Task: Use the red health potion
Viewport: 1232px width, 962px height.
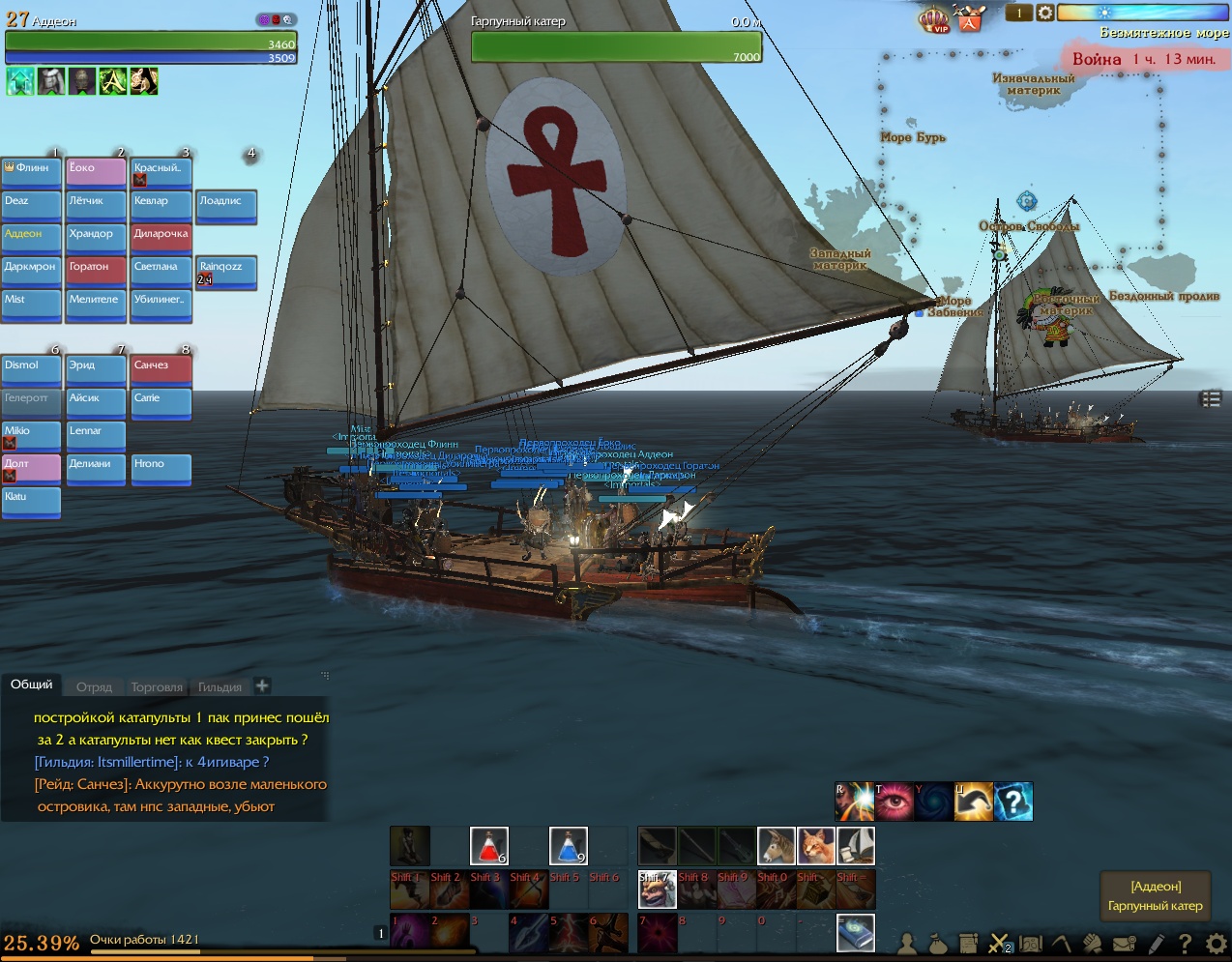Action: tap(488, 846)
